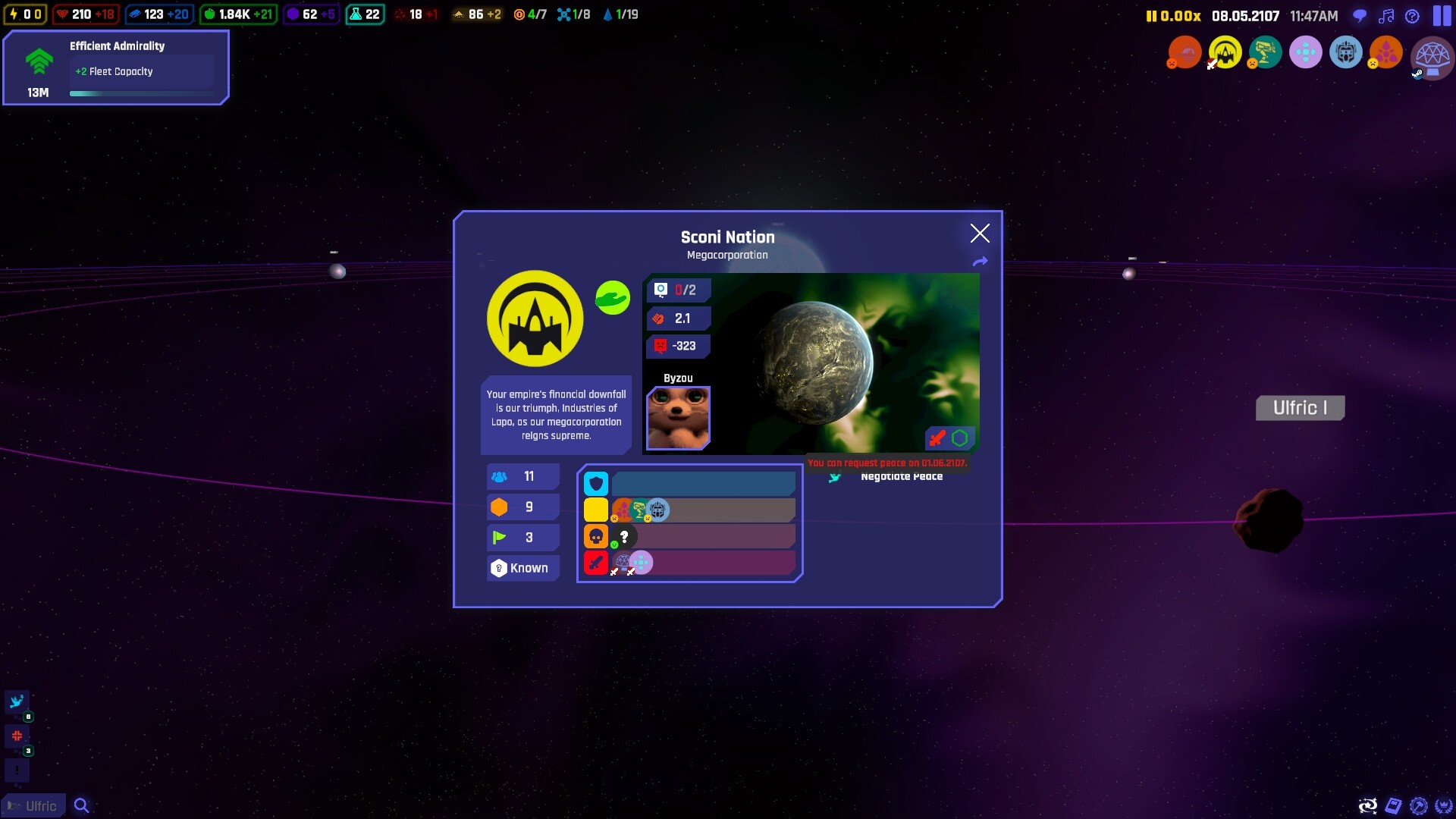Open the hammer production icon in bottom-right corner
Screen dimensions: 1456x819
click(1419, 805)
